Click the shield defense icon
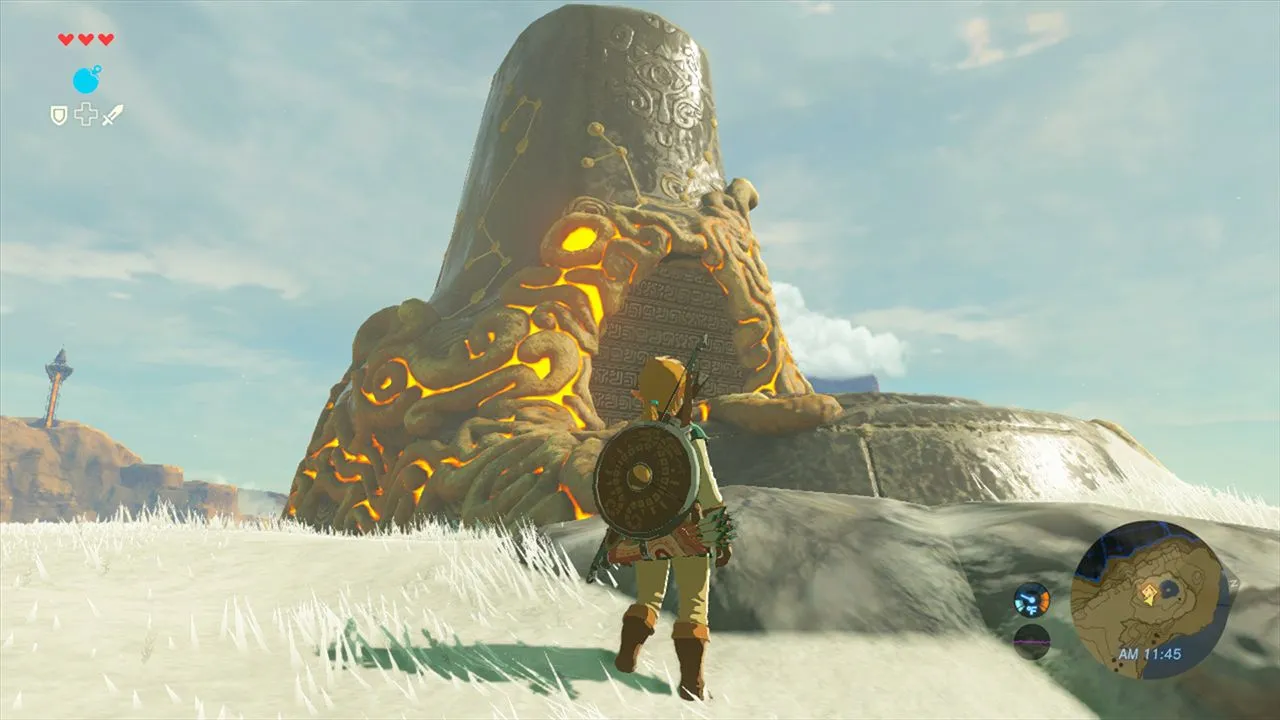This screenshot has width=1280, height=720. click(59, 114)
